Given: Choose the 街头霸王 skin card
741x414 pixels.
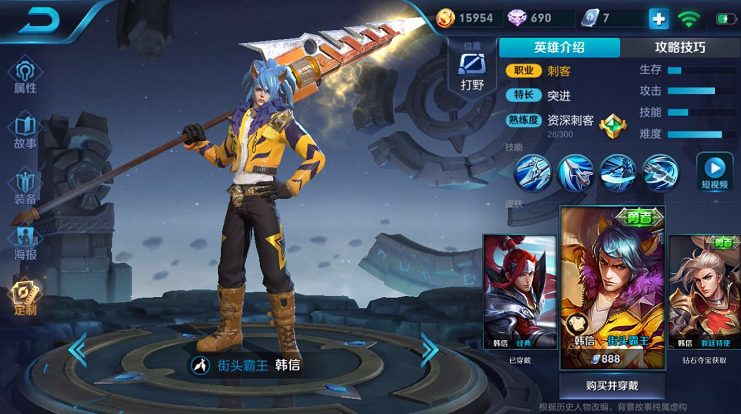Looking at the screenshot, I should 613,288.
